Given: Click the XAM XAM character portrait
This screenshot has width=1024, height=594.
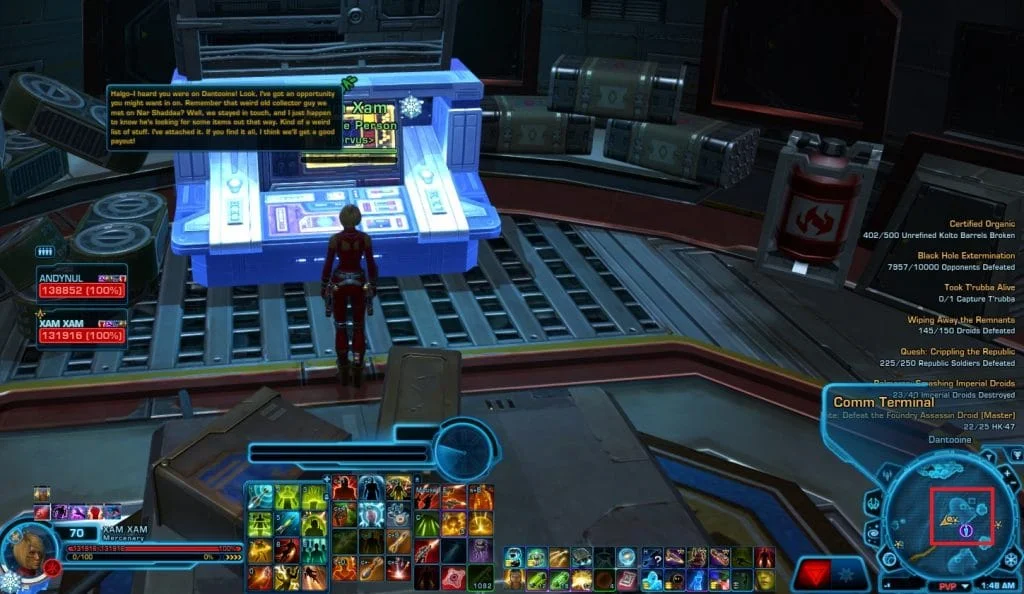Looking at the screenshot, I should [x=20, y=546].
